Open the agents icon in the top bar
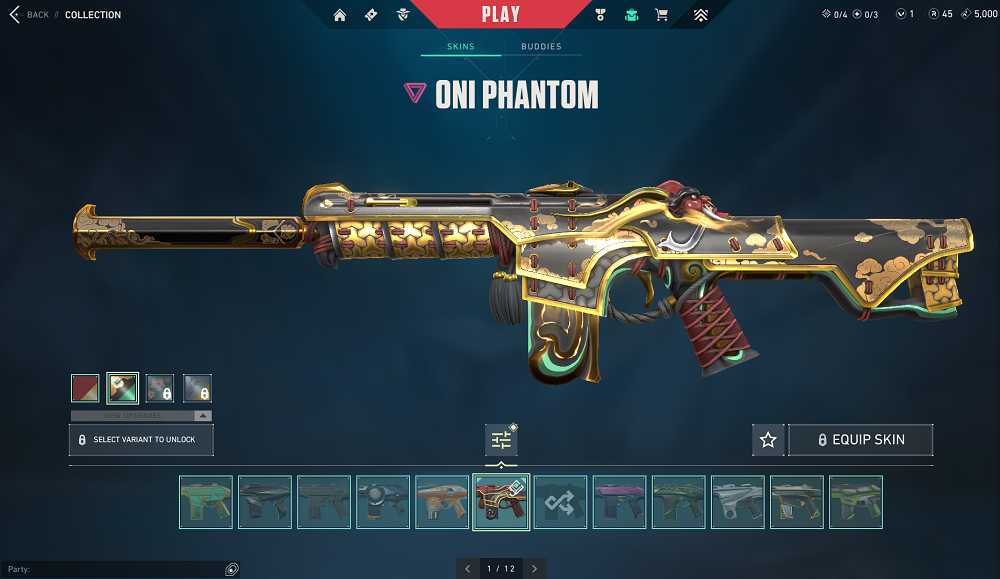Image resolution: width=1000 pixels, height=579 pixels. coord(402,15)
